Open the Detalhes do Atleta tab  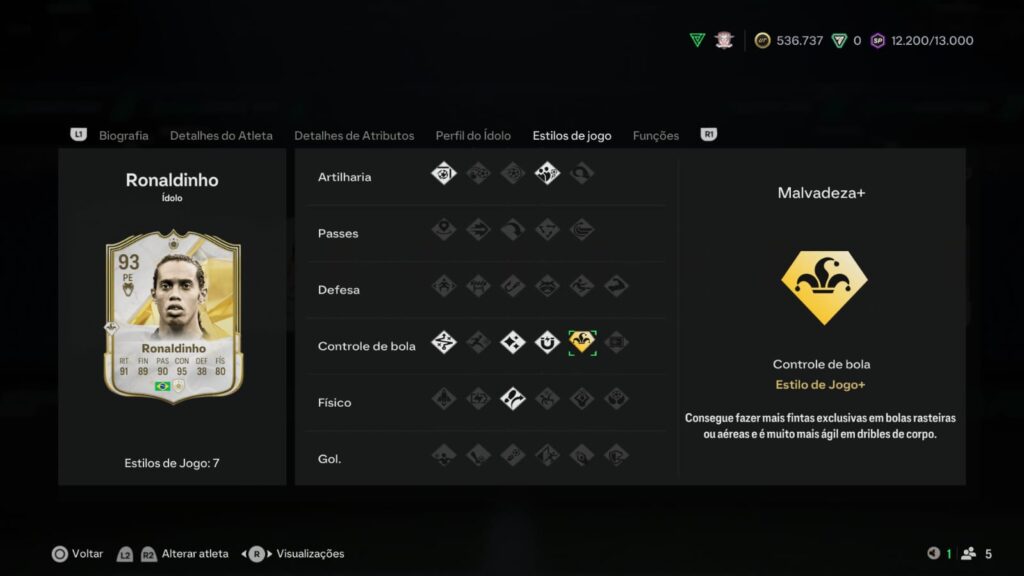221,135
